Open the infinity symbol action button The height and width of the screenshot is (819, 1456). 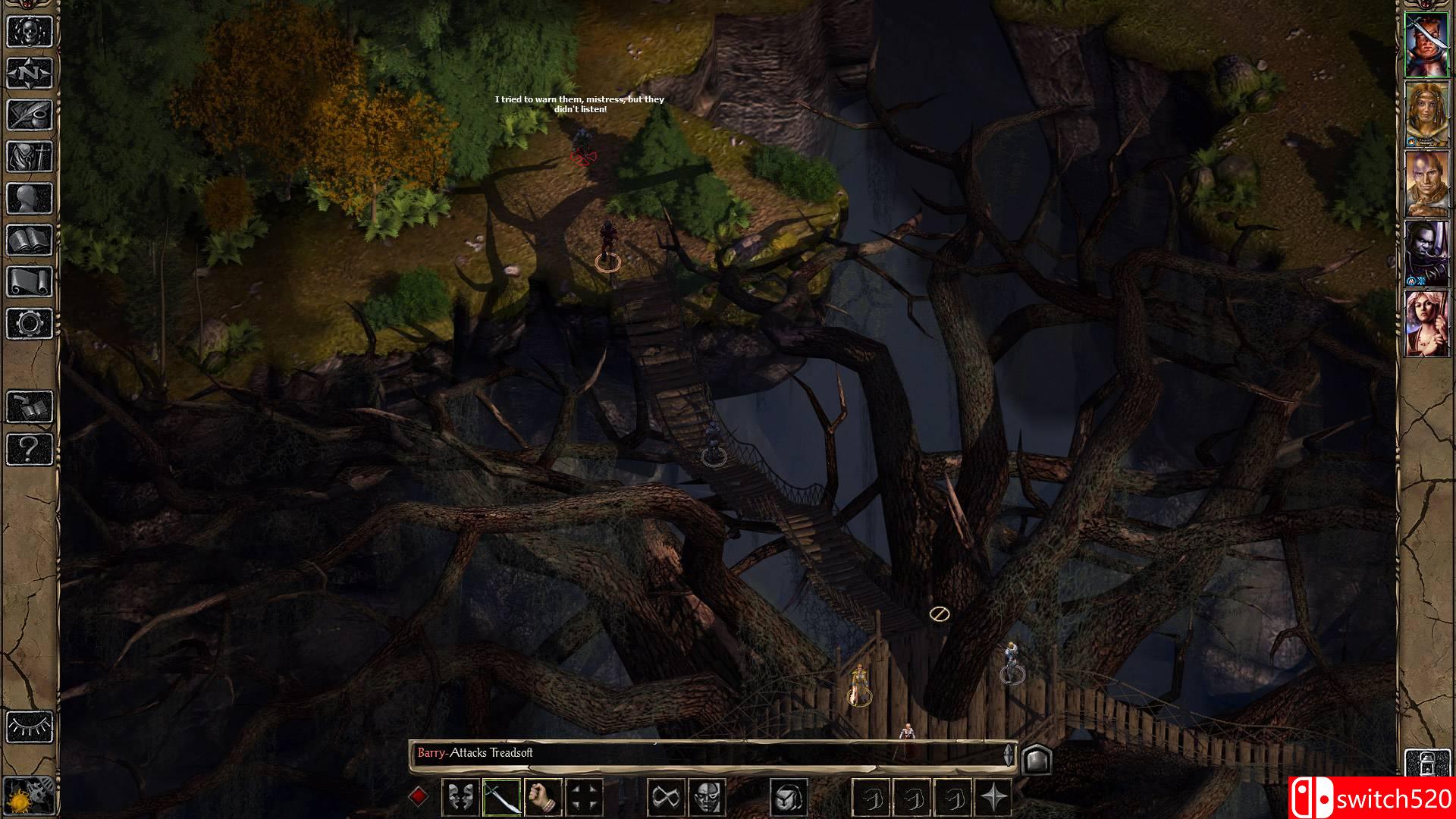(666, 797)
